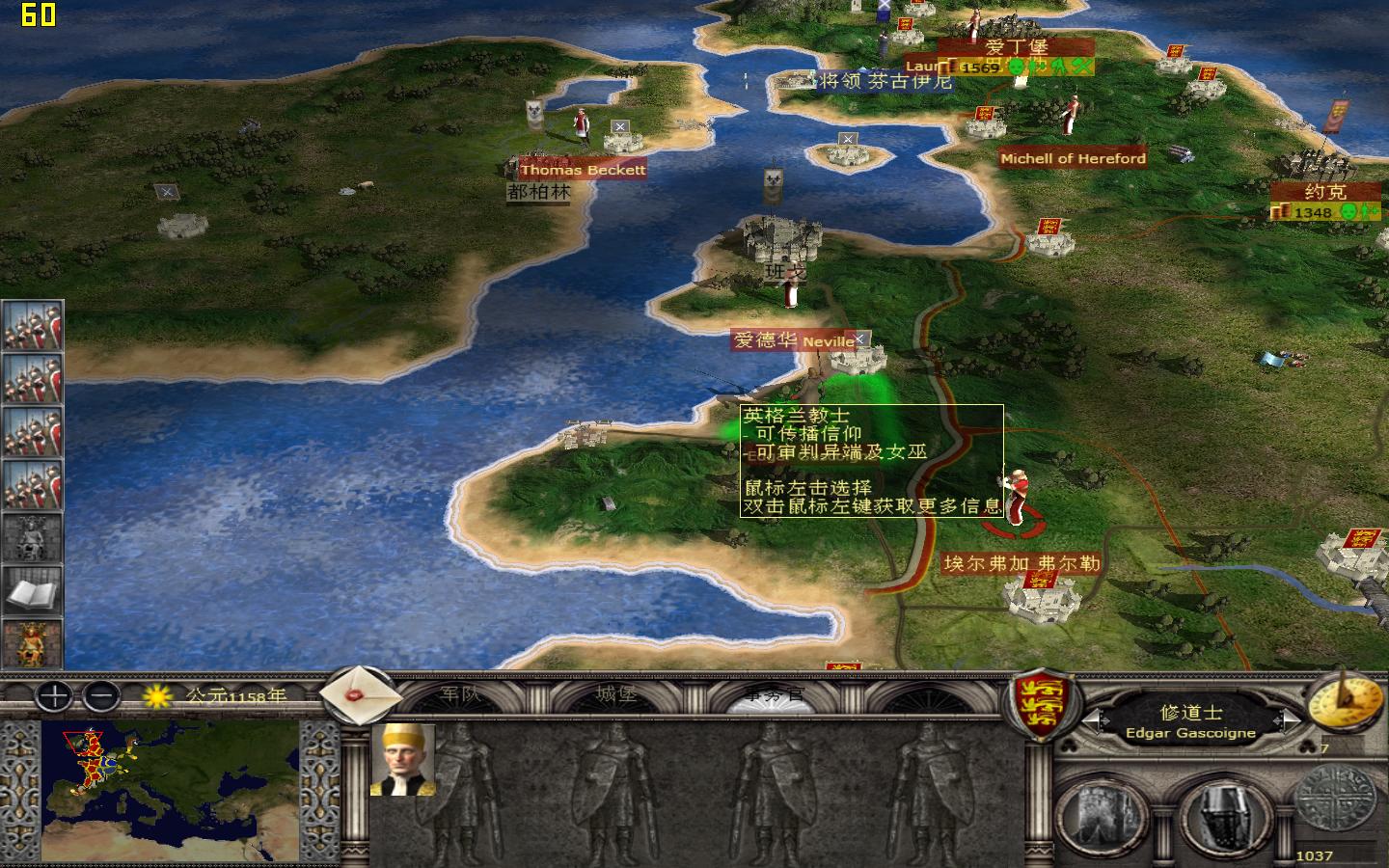The height and width of the screenshot is (868, 1389).
Task: Click the plus zoom-in button
Action: click(x=53, y=697)
